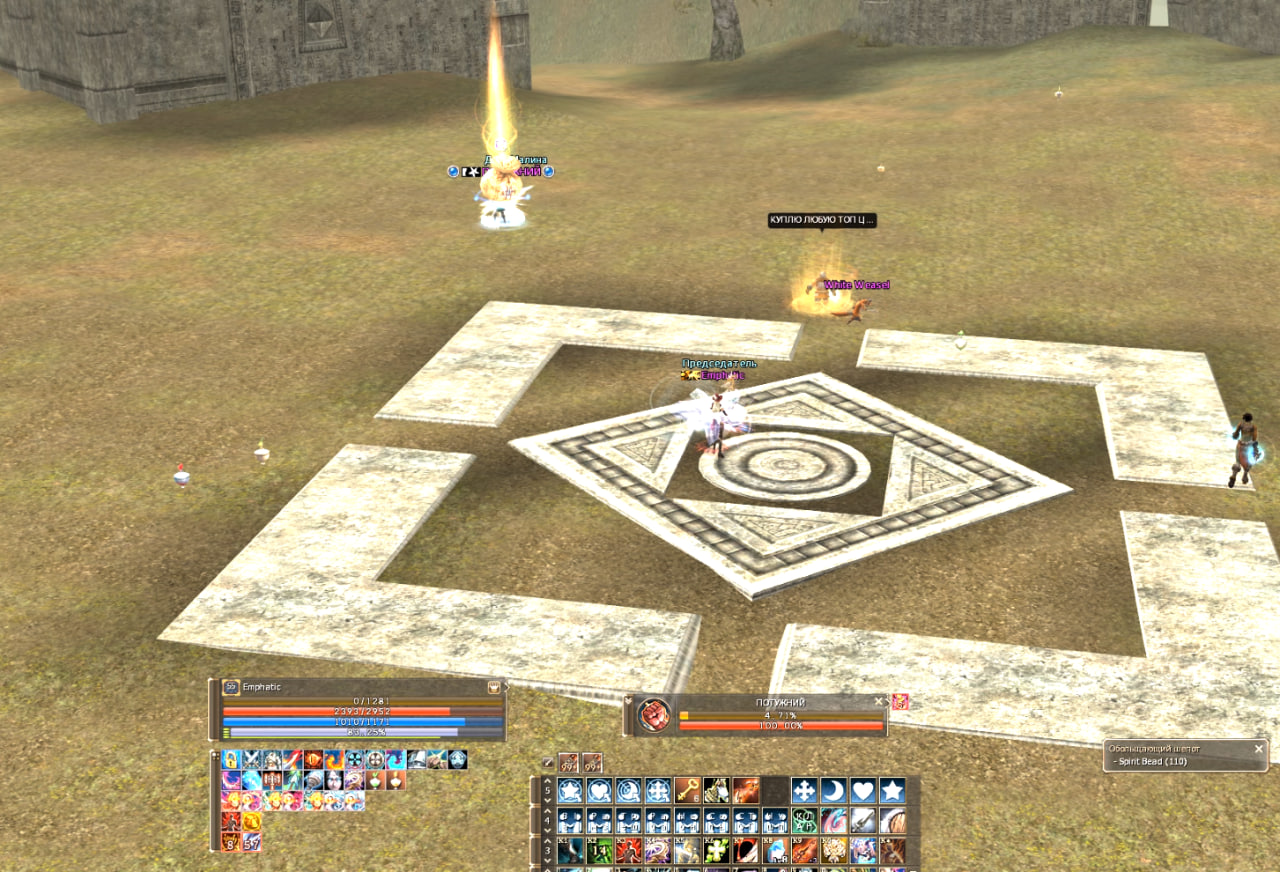Click the pink debuff icon beside target frame
Image resolution: width=1280 pixels, height=872 pixels.
[900, 702]
